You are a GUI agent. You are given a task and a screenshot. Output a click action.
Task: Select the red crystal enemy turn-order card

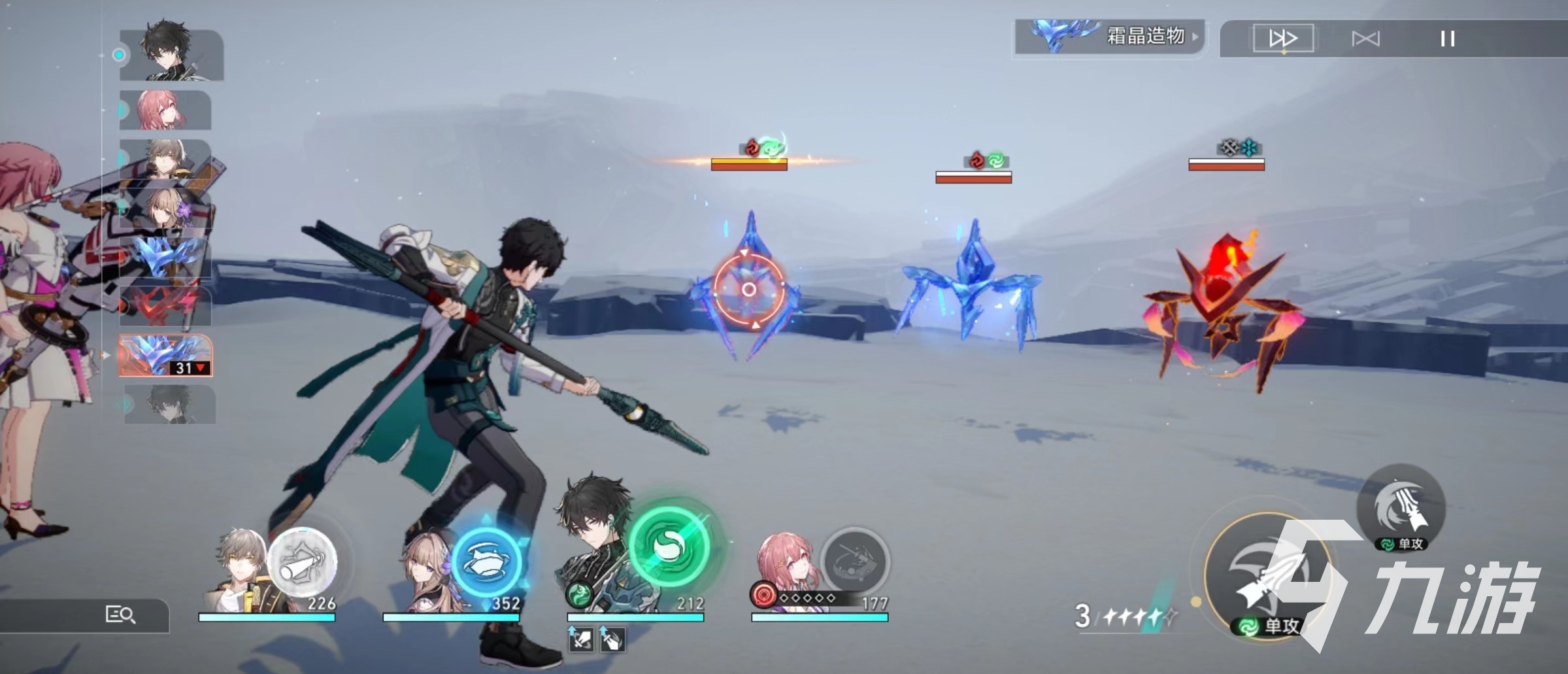[165, 306]
